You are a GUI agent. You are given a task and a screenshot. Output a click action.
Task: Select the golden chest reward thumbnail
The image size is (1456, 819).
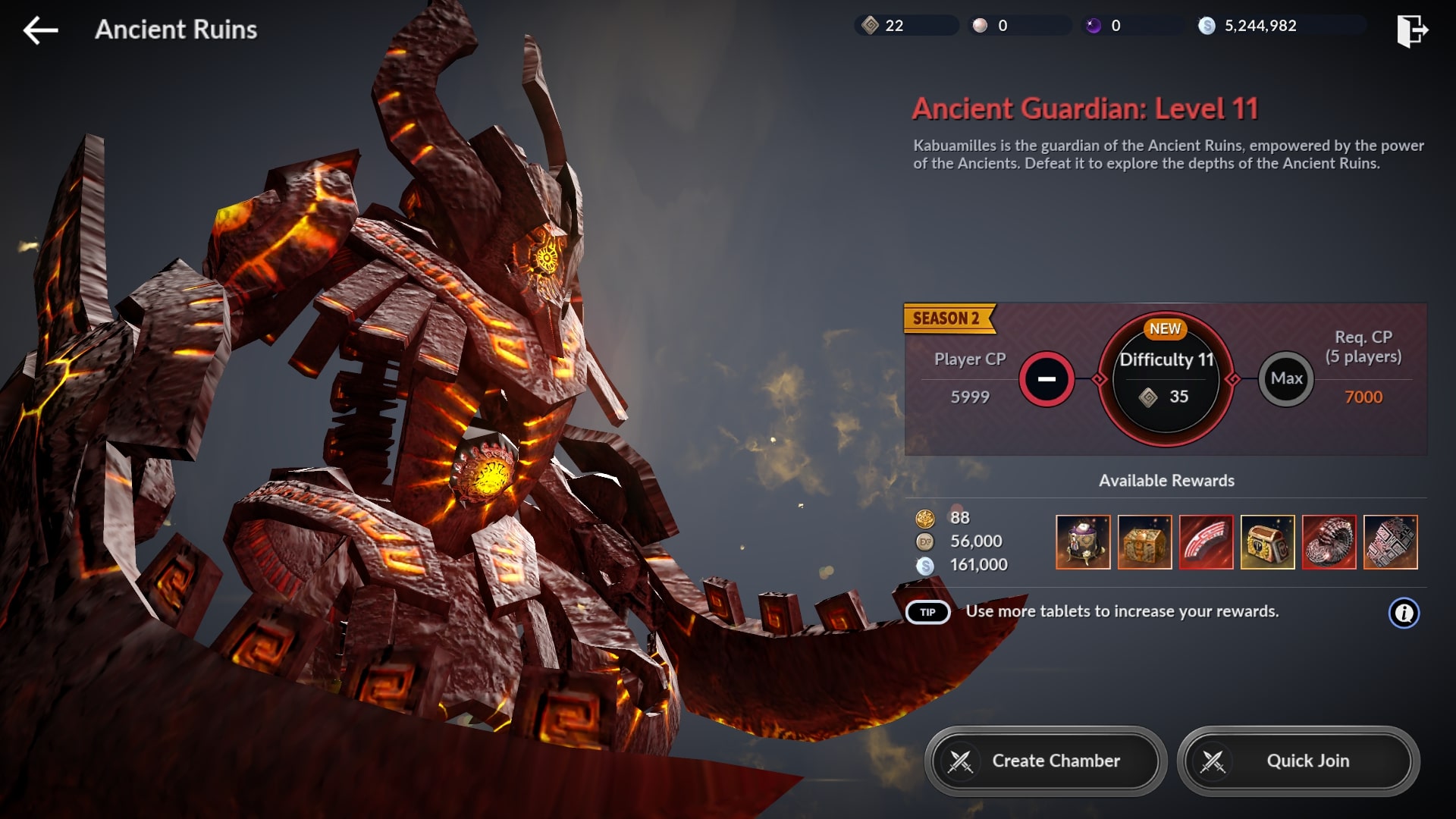(1267, 541)
